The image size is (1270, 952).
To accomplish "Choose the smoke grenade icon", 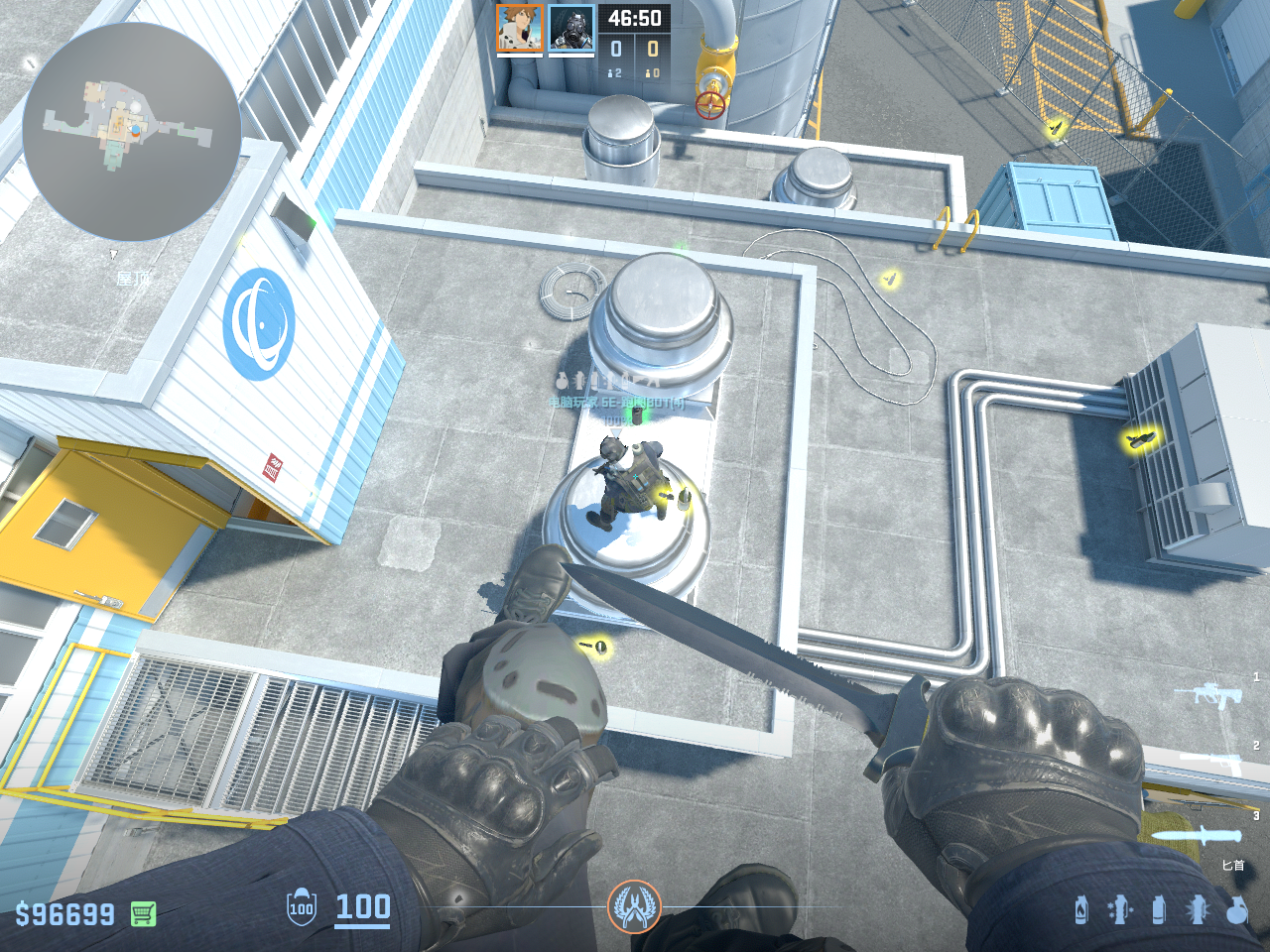I will pos(1159,909).
